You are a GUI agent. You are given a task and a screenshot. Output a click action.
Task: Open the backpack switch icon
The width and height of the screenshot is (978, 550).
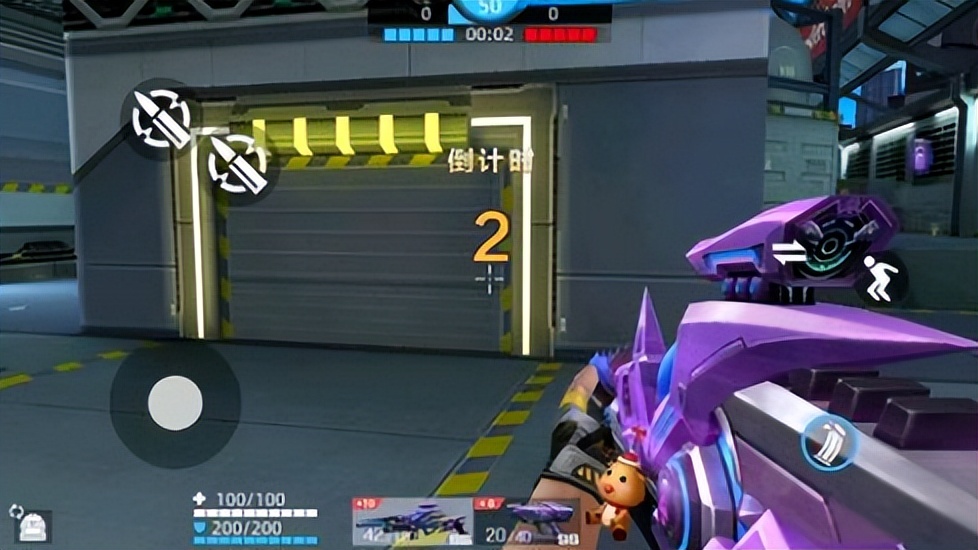32,525
